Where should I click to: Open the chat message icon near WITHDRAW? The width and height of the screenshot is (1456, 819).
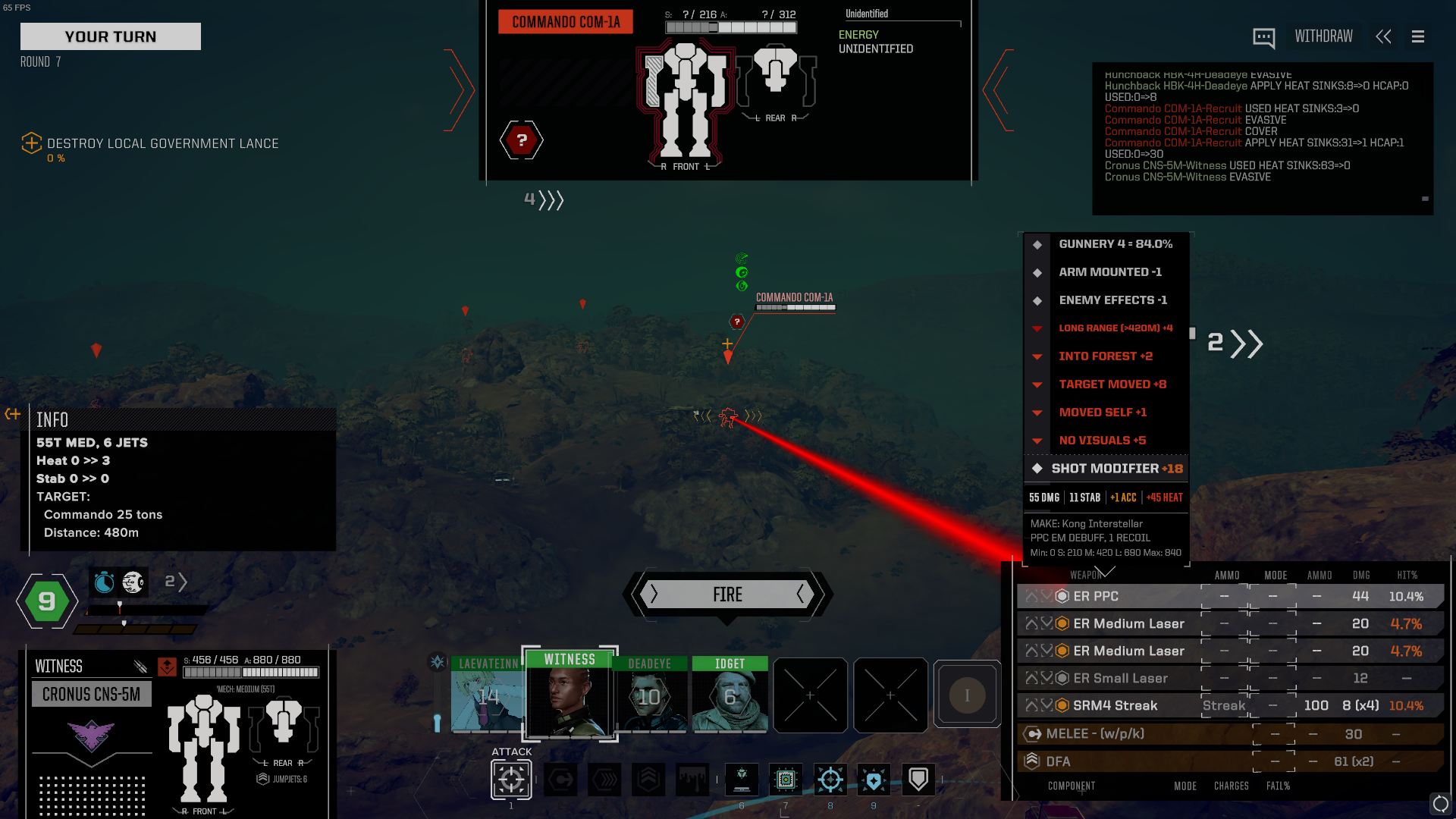pyautogui.click(x=1263, y=36)
